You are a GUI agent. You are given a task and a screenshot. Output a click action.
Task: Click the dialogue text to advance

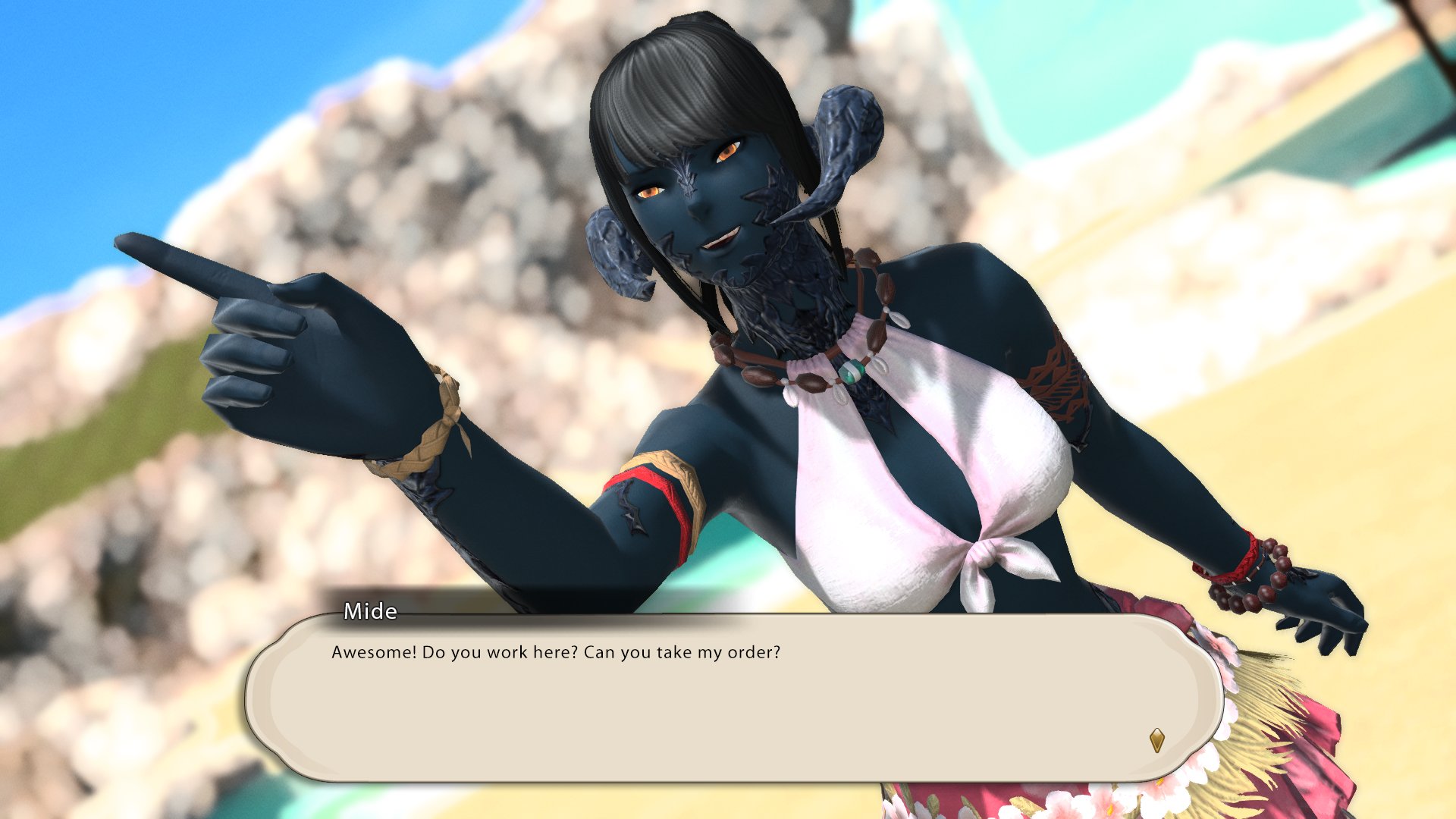[x=557, y=651]
